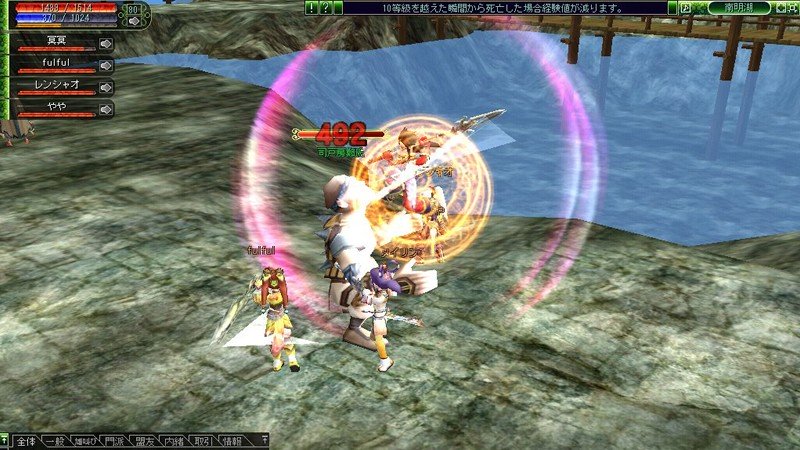Viewport: 800px width, 450px height.
Task: Select party member やや in the party list
Action: tap(56, 108)
